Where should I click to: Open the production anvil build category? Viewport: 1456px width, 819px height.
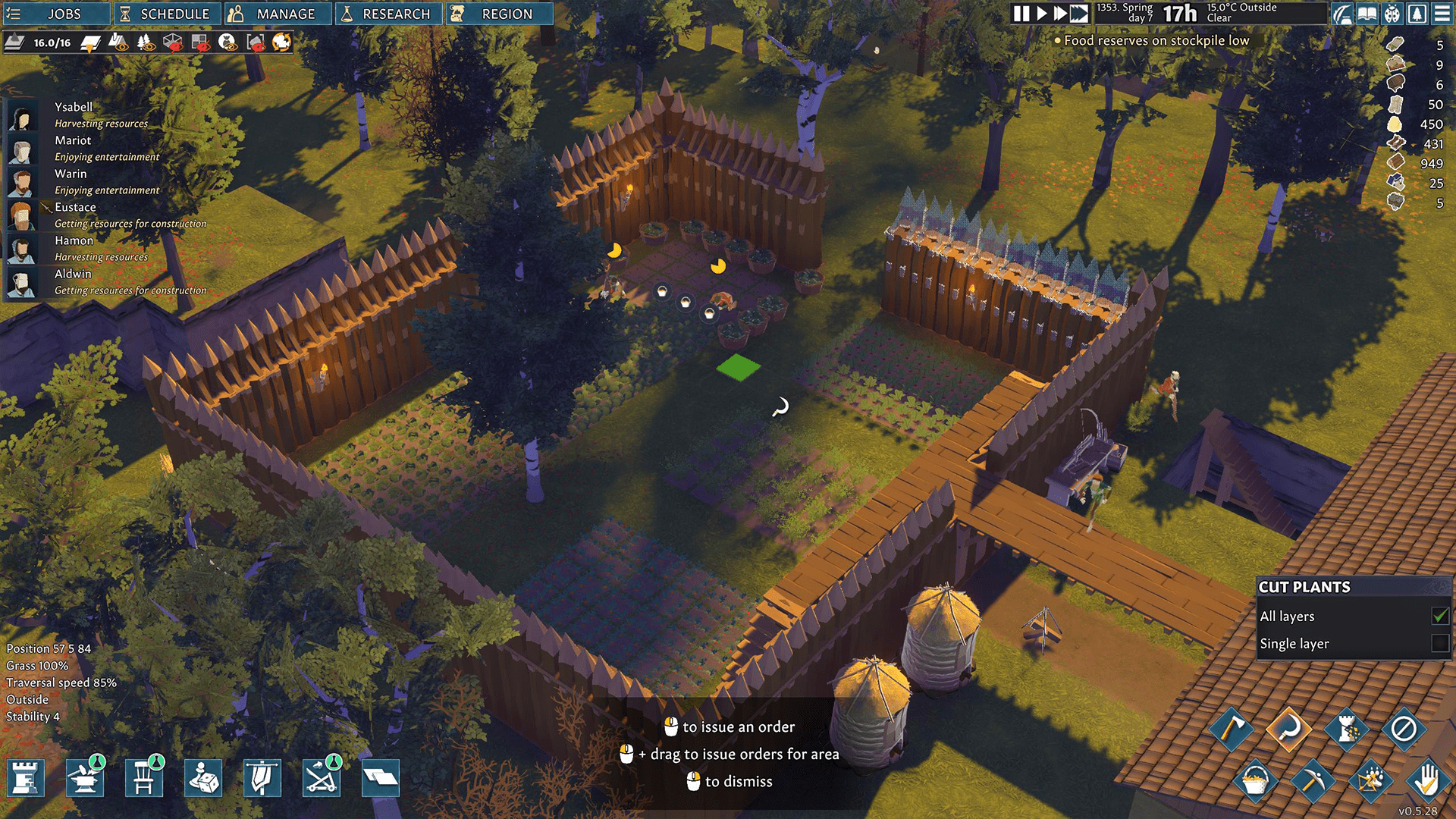86,777
